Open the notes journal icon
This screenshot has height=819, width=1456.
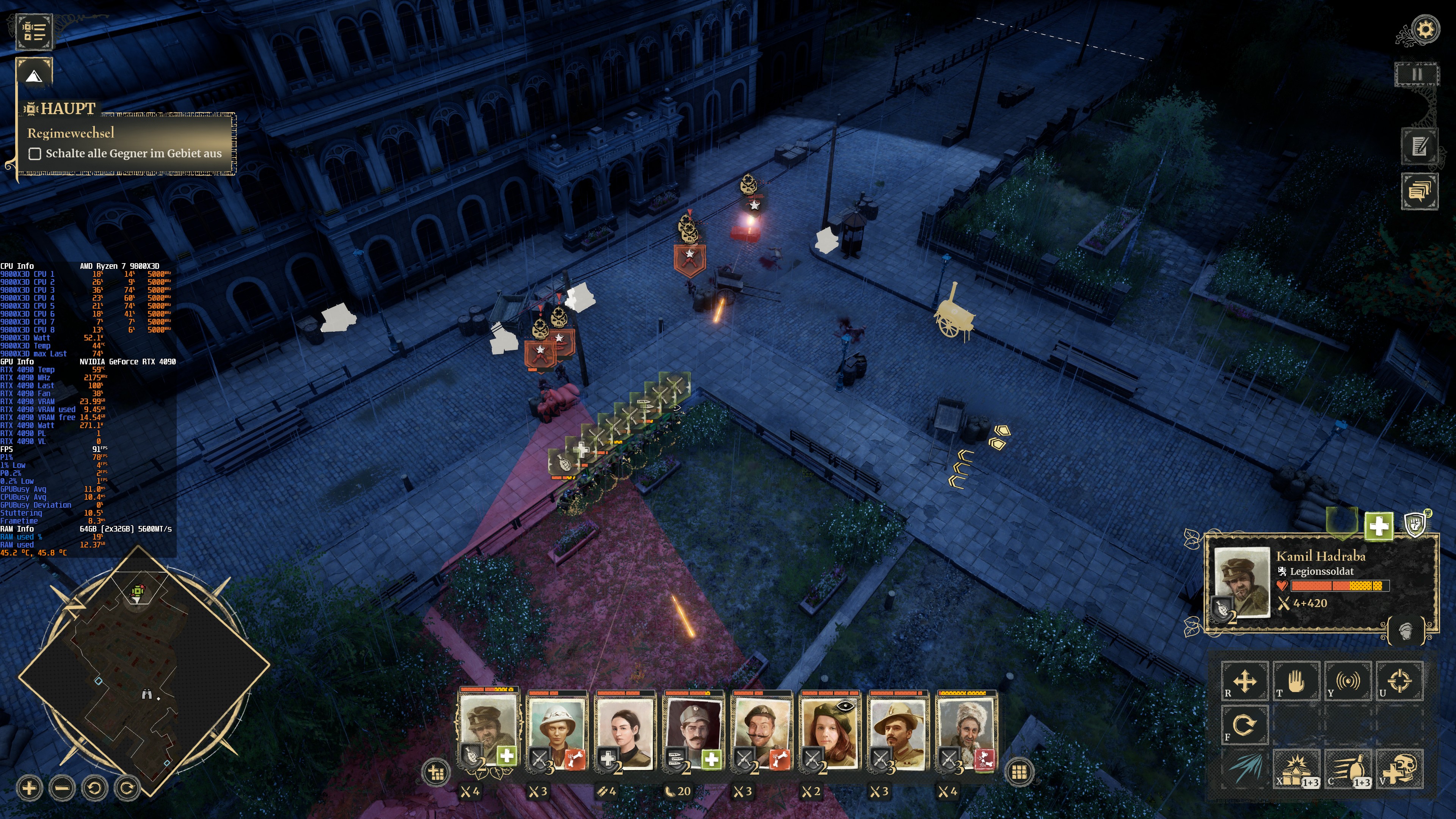pyautogui.click(x=1419, y=146)
